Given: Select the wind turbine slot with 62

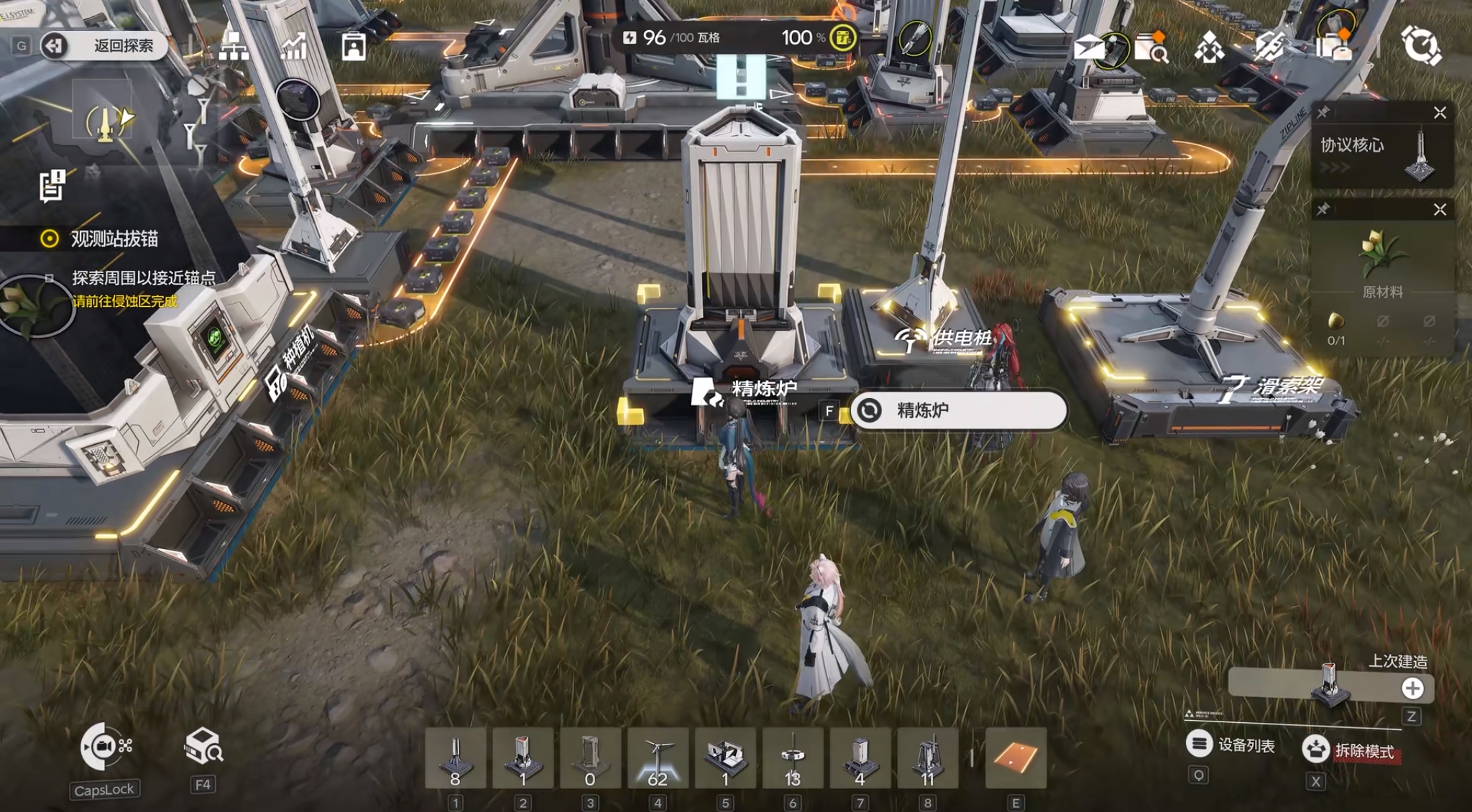Looking at the screenshot, I should 658,758.
